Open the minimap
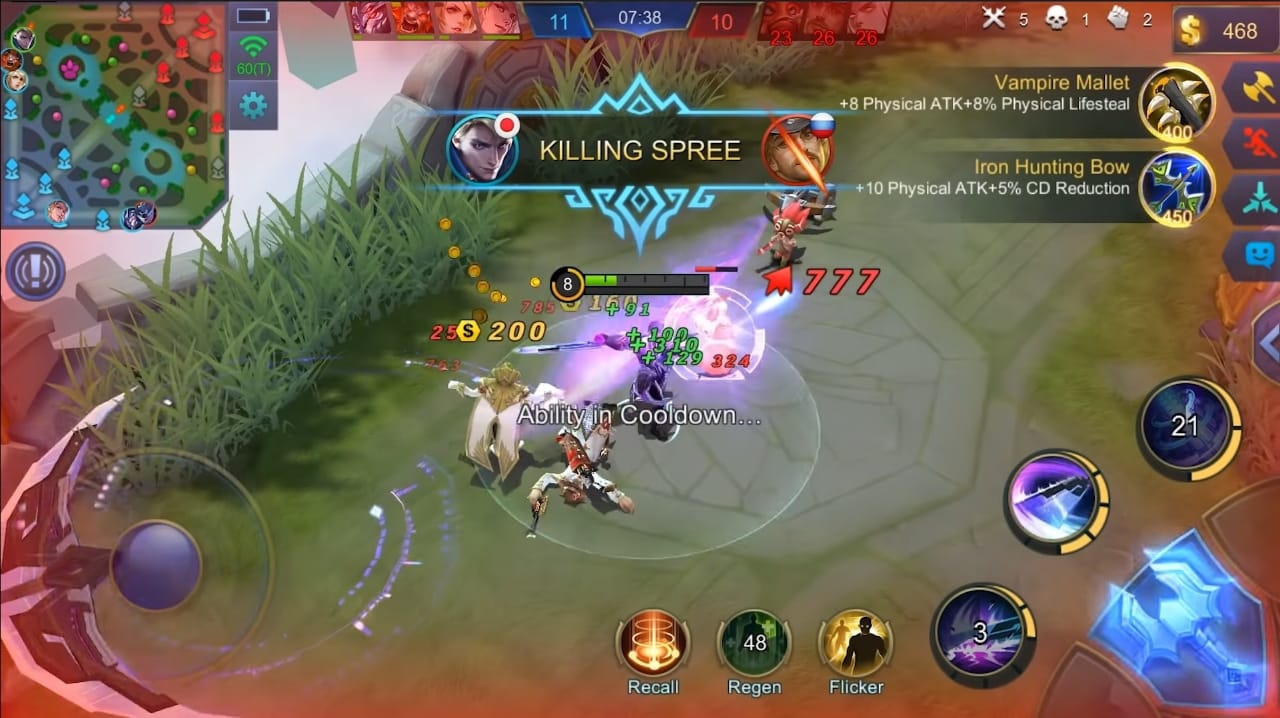Screen dimensions: 1280x718 [x=113, y=115]
